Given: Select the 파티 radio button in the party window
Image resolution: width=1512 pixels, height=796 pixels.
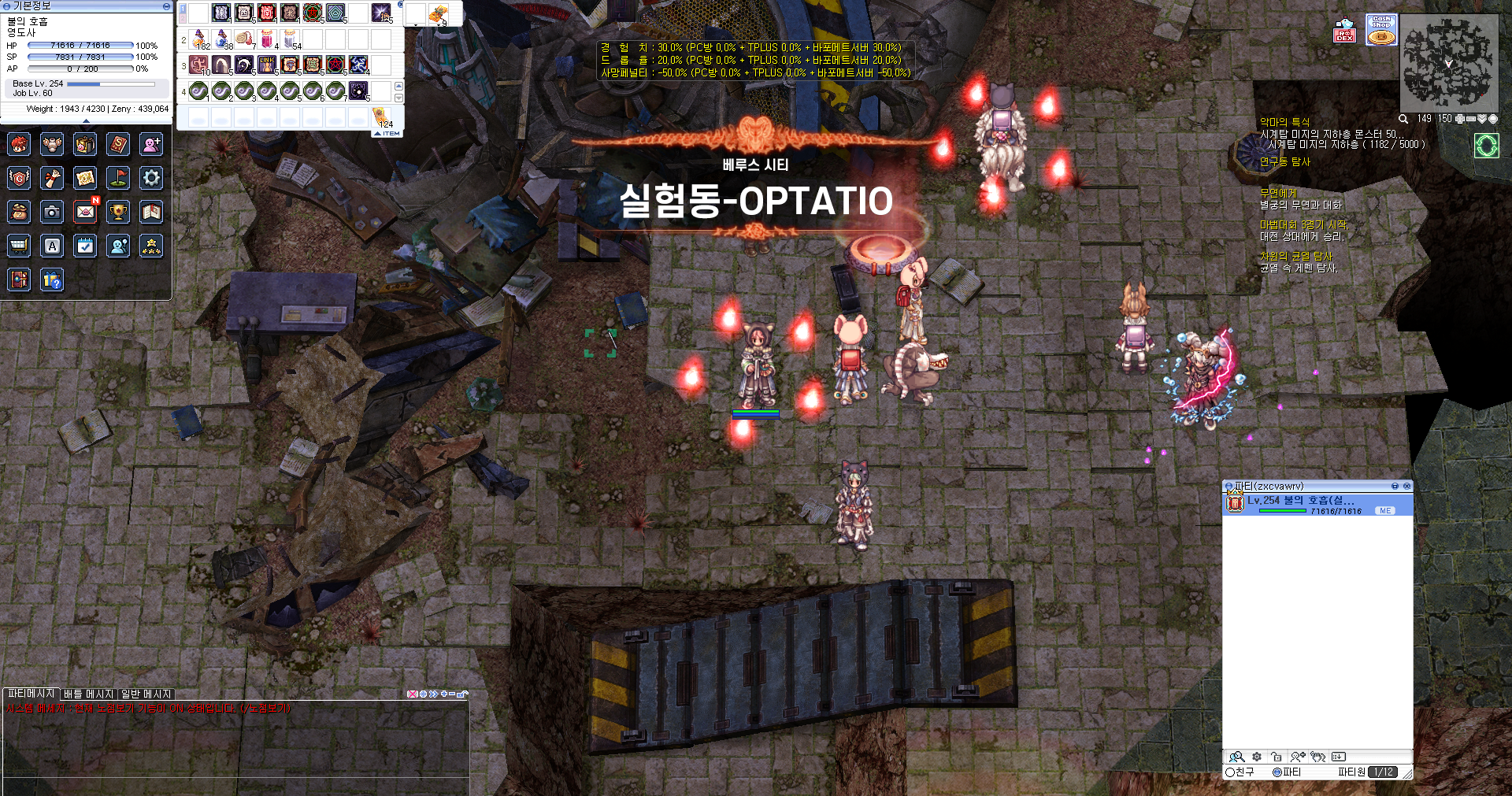Looking at the screenshot, I should coord(1277,772).
